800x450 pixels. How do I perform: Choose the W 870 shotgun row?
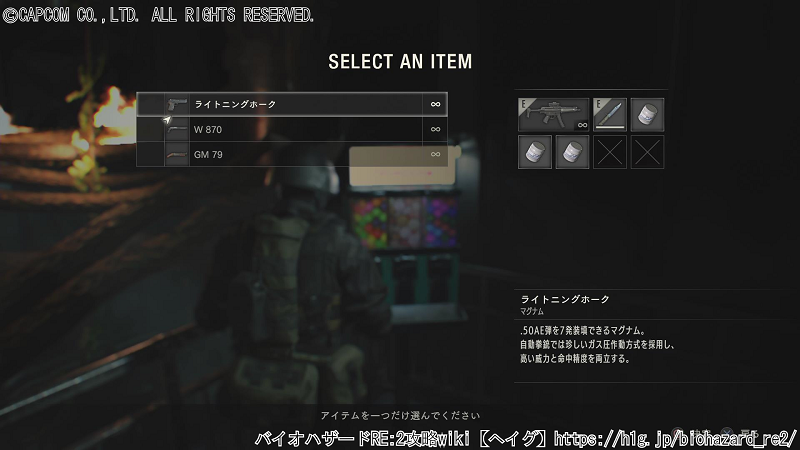pos(290,129)
